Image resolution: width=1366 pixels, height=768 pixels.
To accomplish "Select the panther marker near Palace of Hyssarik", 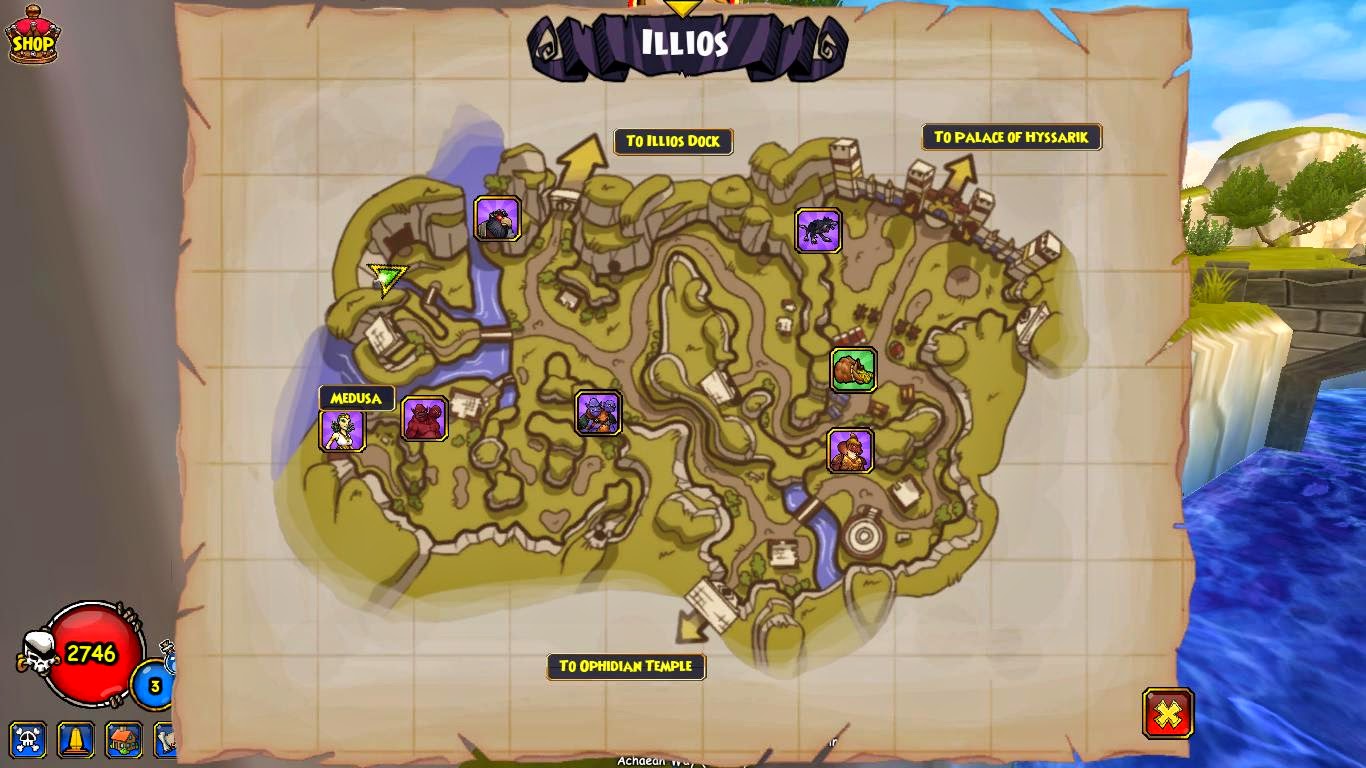I will [818, 229].
